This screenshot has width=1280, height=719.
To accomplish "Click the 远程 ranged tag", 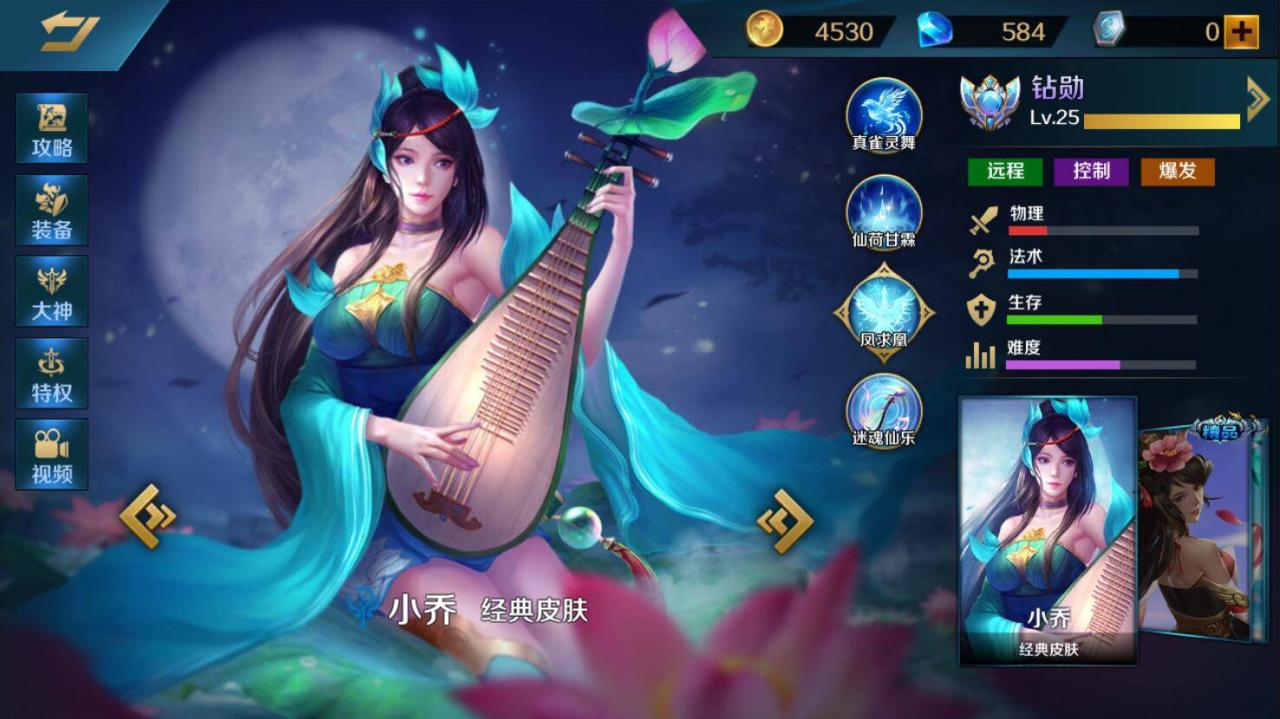I will point(1005,171).
